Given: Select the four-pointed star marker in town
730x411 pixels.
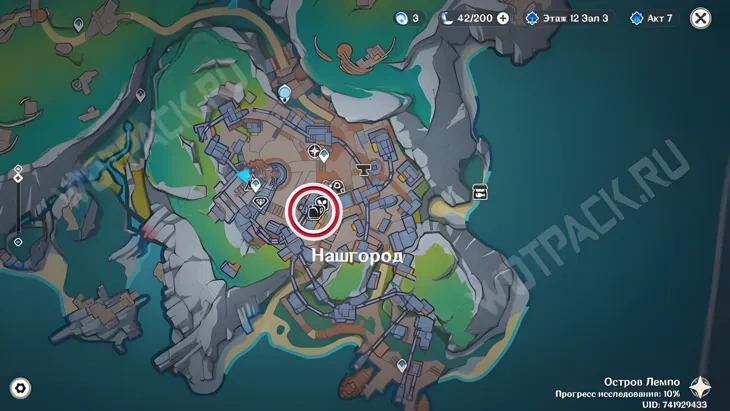Looking at the screenshot, I should coord(315,152).
